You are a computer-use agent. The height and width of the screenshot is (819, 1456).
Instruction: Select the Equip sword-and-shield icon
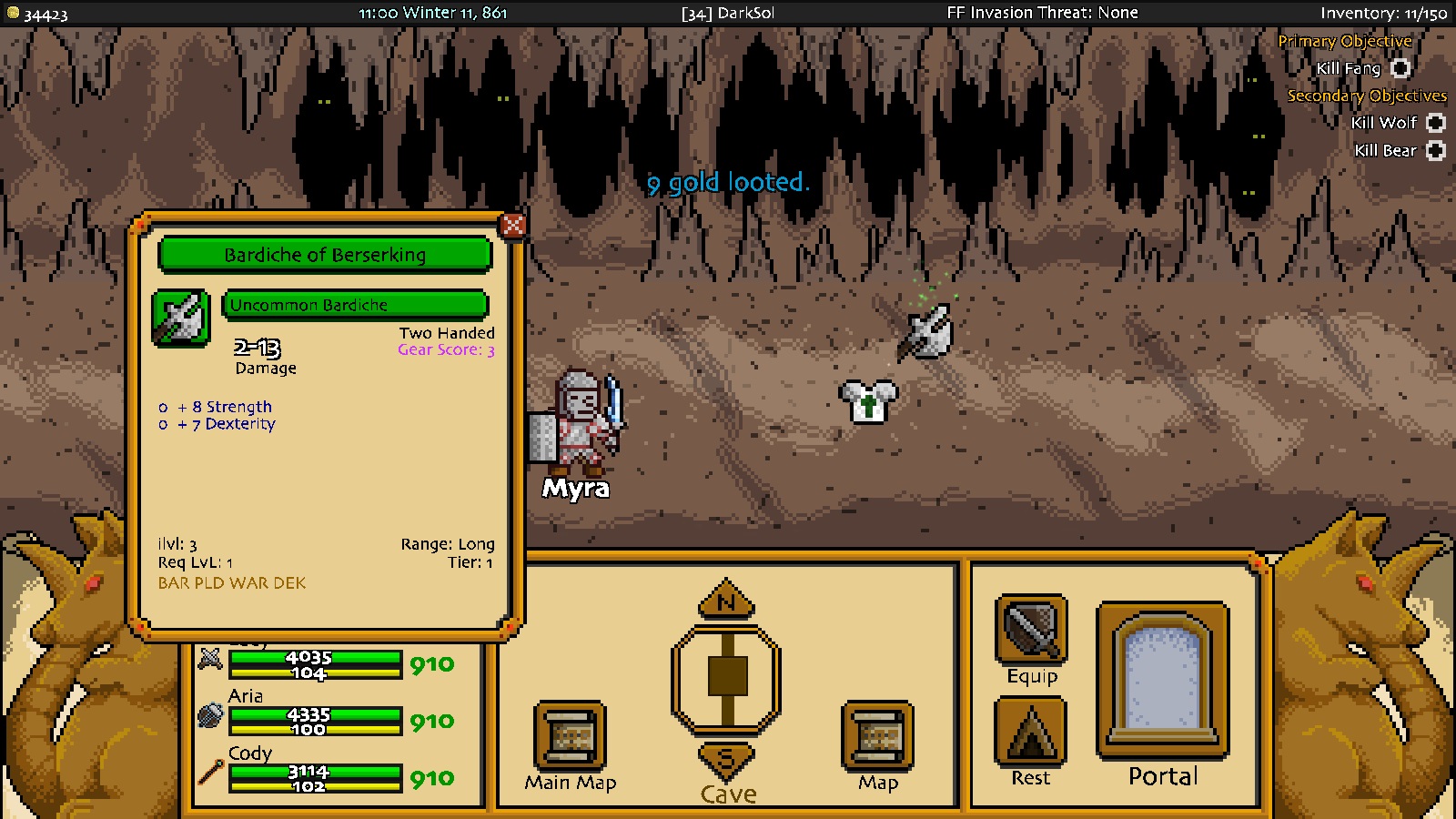[x=1030, y=631]
